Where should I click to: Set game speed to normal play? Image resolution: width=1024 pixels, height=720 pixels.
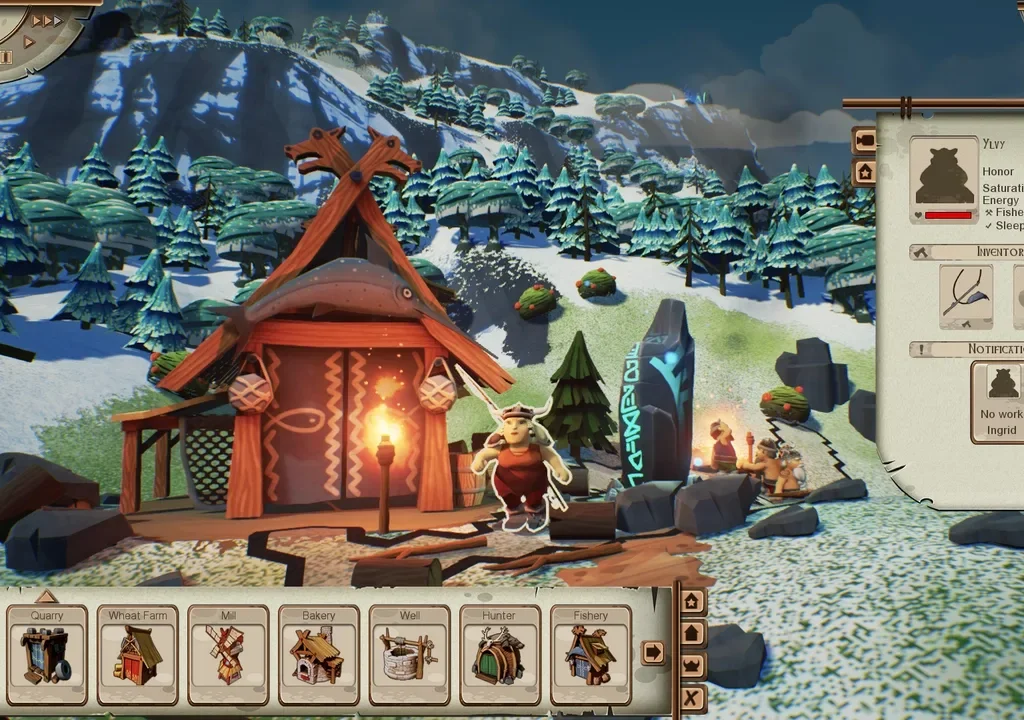(x=29, y=42)
